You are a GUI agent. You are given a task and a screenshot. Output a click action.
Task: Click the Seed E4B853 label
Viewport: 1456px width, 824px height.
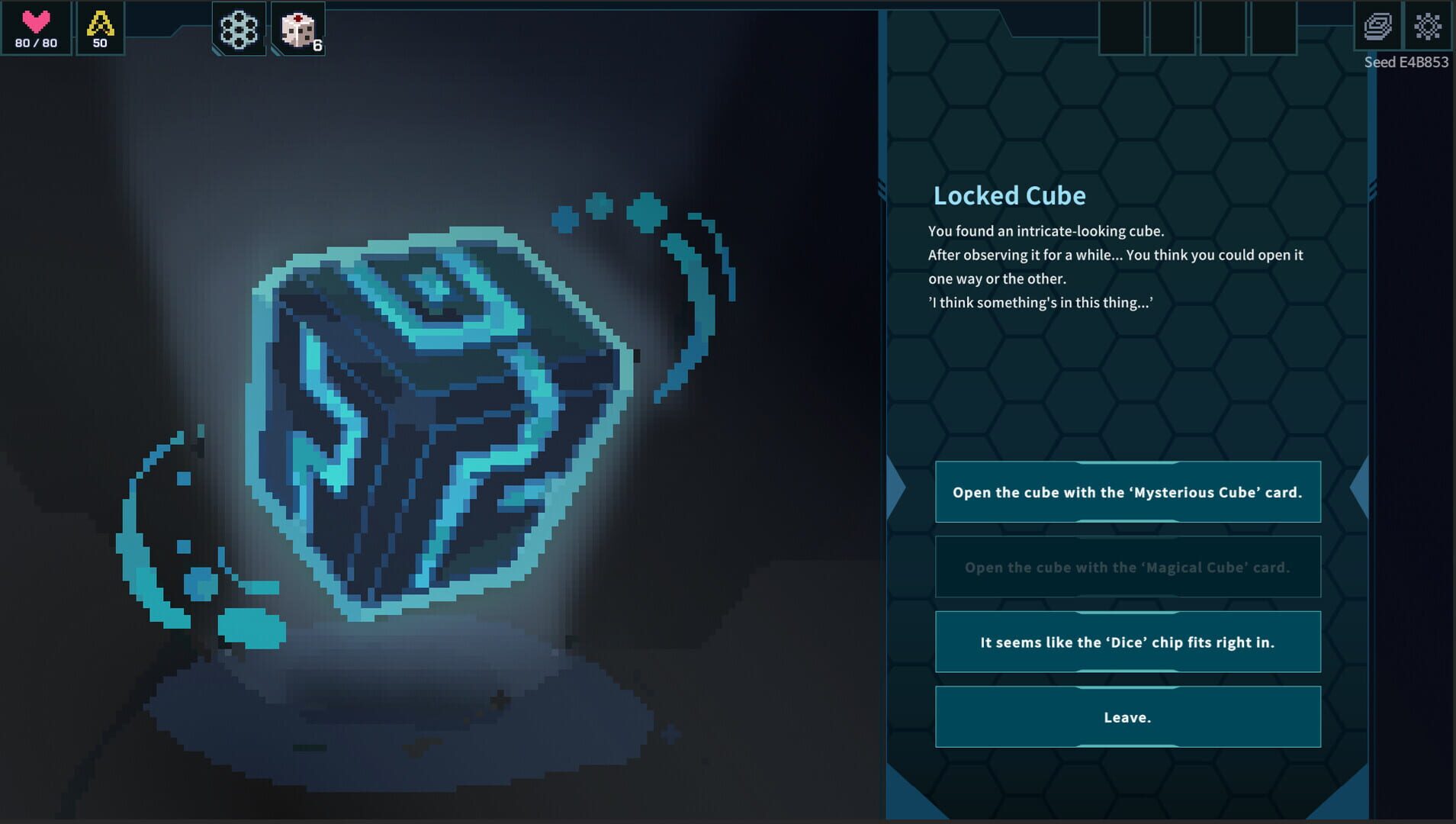click(x=1406, y=62)
